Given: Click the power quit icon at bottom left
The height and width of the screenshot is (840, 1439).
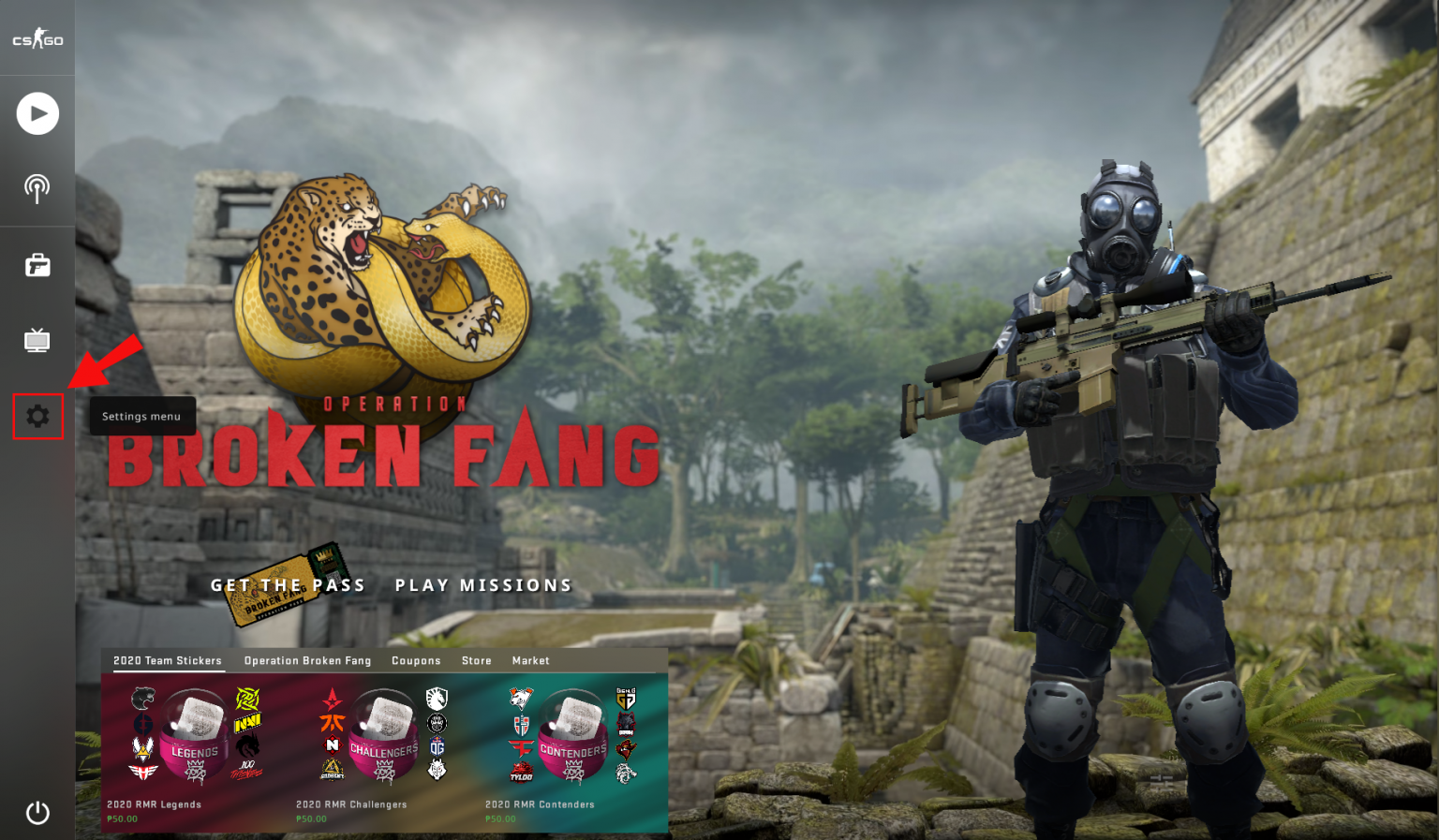Looking at the screenshot, I should pos(37,813).
